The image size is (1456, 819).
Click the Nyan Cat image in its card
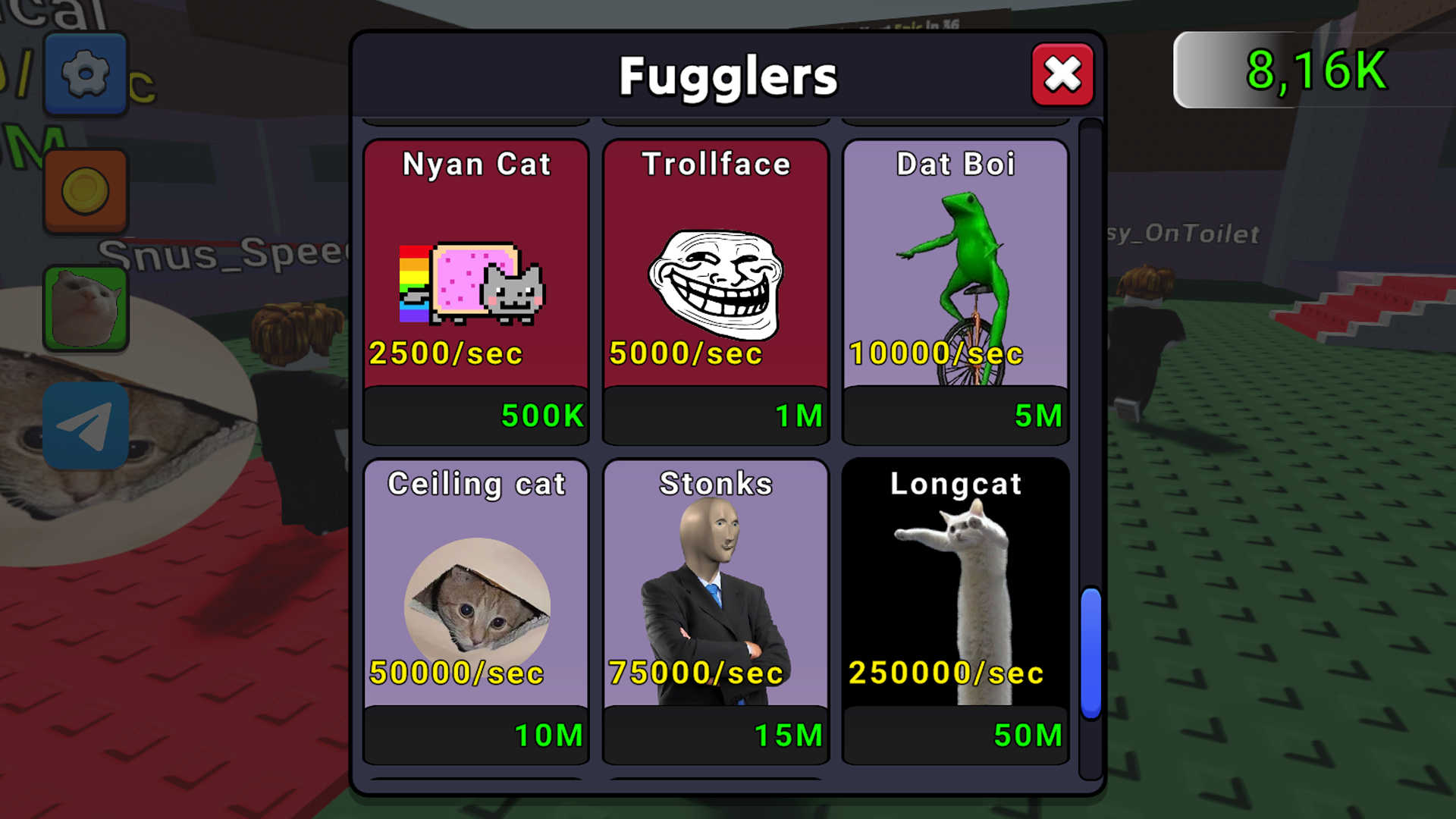(x=475, y=284)
